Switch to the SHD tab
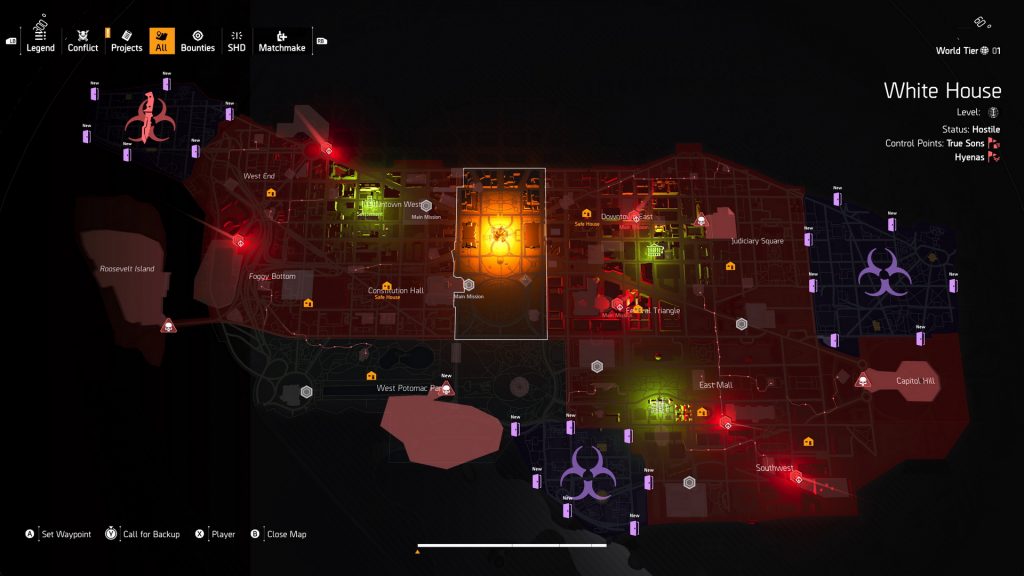The width and height of the screenshot is (1024, 576). click(236, 40)
